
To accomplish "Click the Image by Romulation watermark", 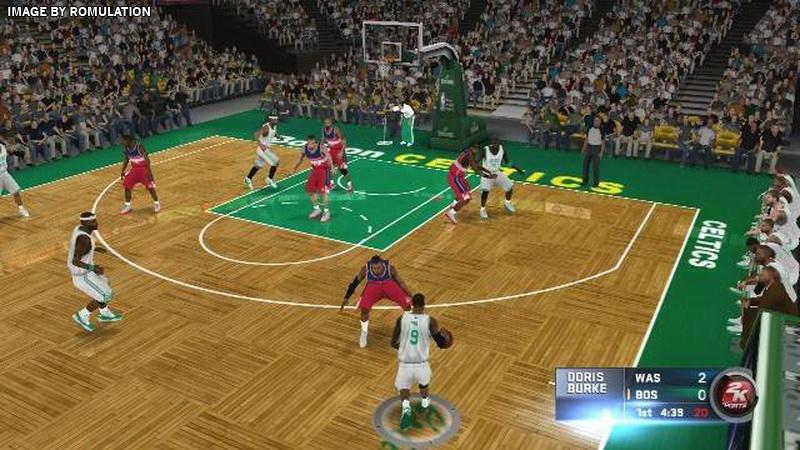I will [77, 11].
